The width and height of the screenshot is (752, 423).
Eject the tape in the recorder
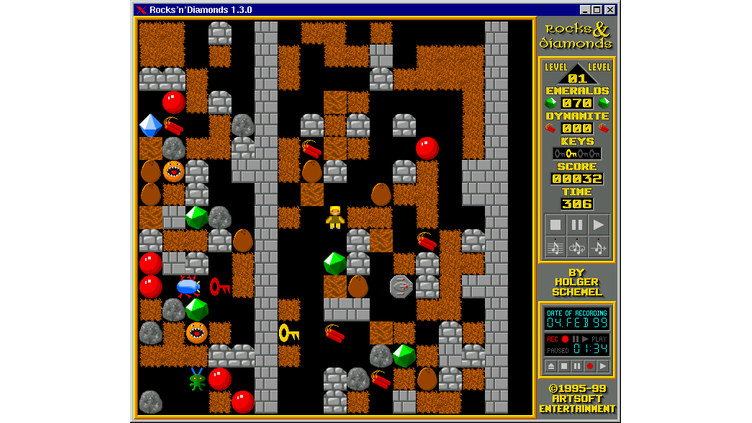pos(551,366)
